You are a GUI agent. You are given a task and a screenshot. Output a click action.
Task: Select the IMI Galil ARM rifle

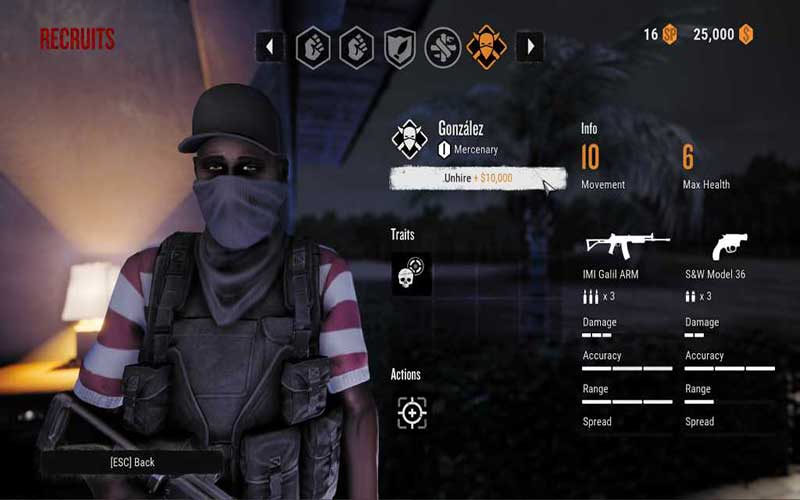click(627, 245)
